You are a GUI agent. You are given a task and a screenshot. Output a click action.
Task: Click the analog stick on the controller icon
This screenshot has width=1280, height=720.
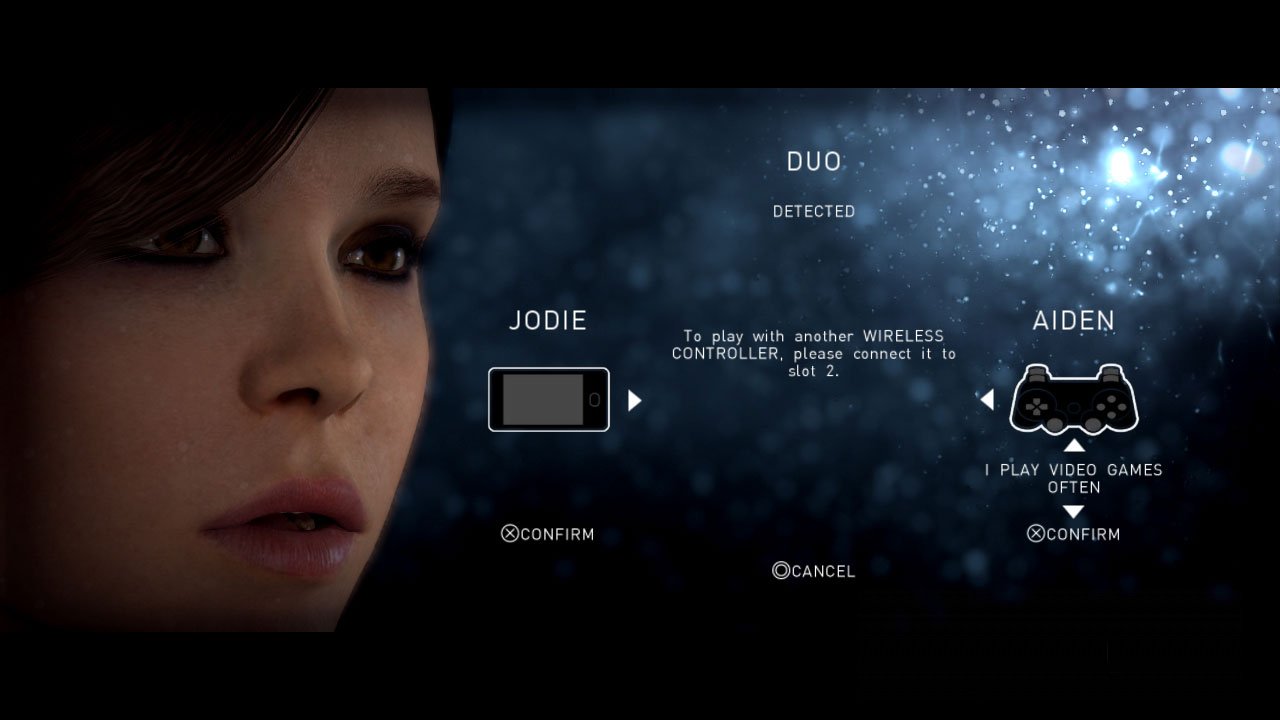click(1054, 423)
